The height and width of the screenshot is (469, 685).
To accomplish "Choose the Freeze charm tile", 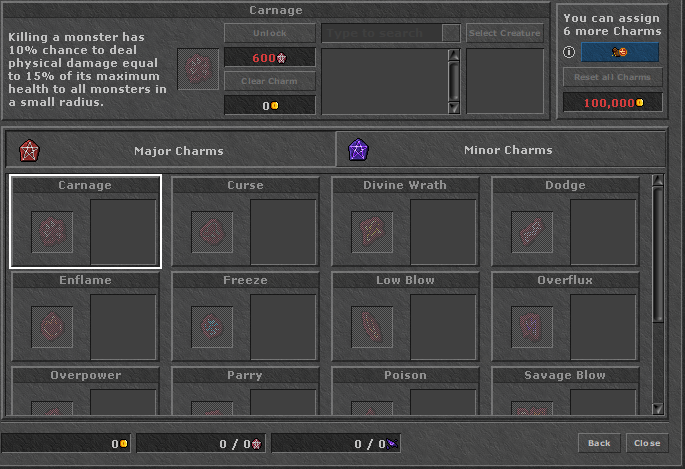I will [245, 317].
